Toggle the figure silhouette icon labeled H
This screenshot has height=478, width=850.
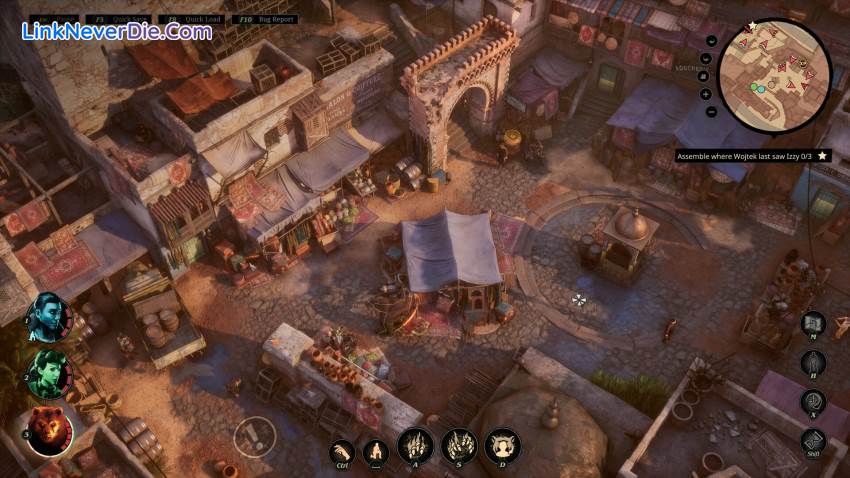pyautogui.click(x=813, y=362)
